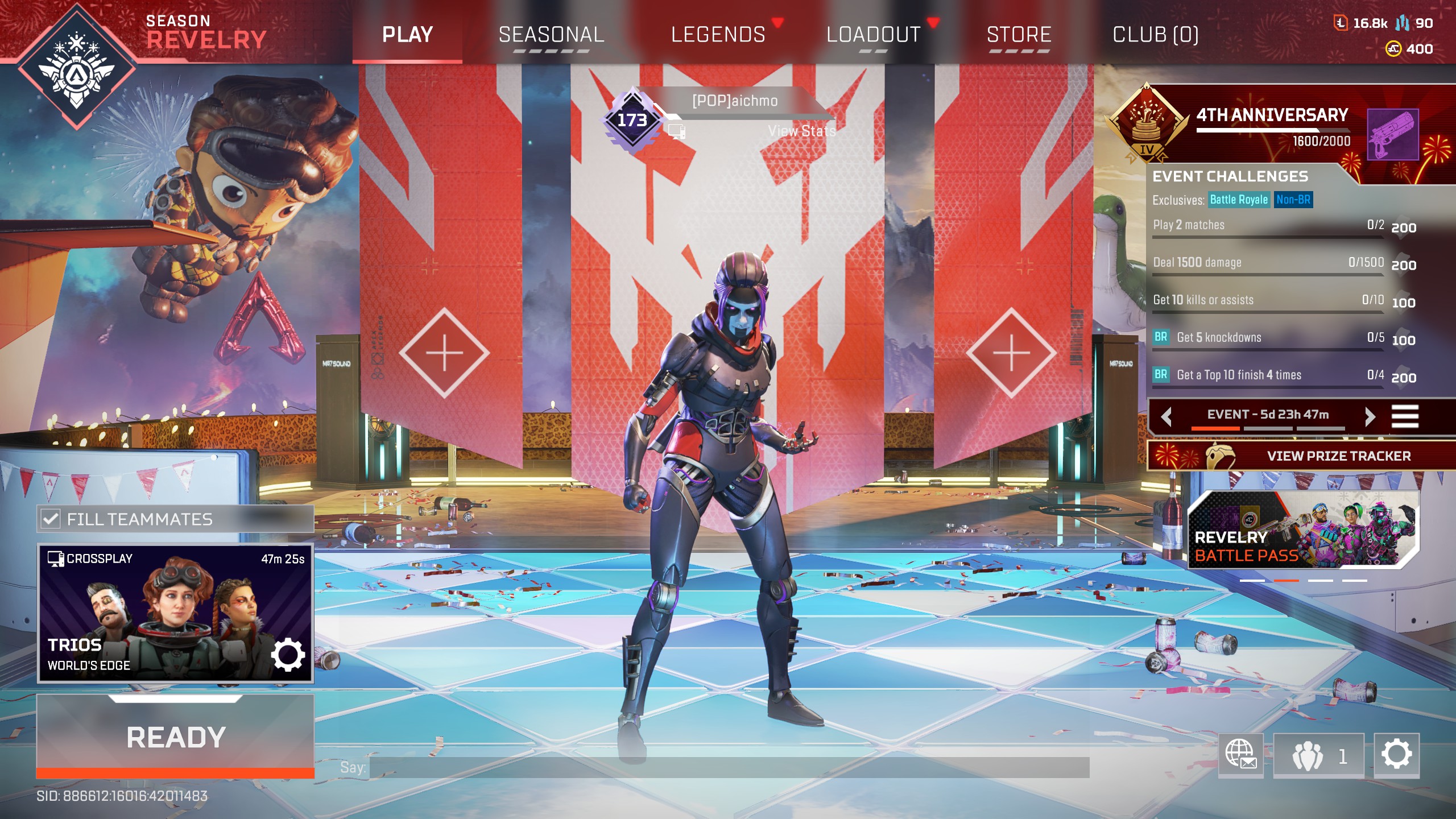Switch to the Seasonal tab

[551, 35]
